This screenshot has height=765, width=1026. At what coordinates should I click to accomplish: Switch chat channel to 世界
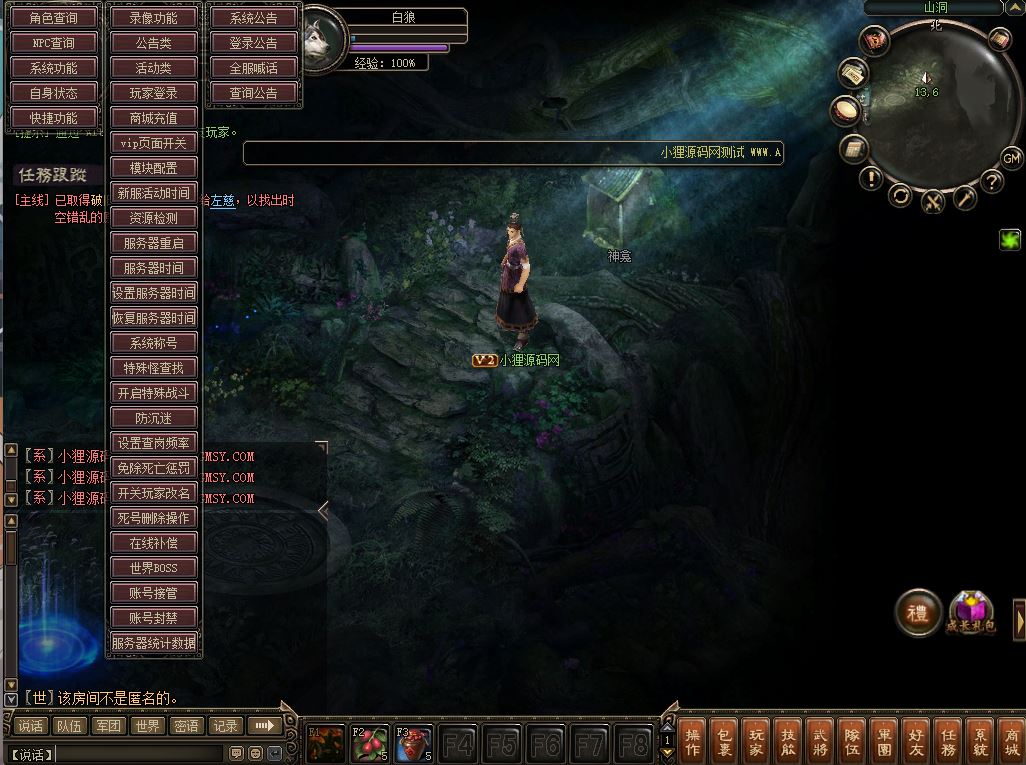click(148, 726)
